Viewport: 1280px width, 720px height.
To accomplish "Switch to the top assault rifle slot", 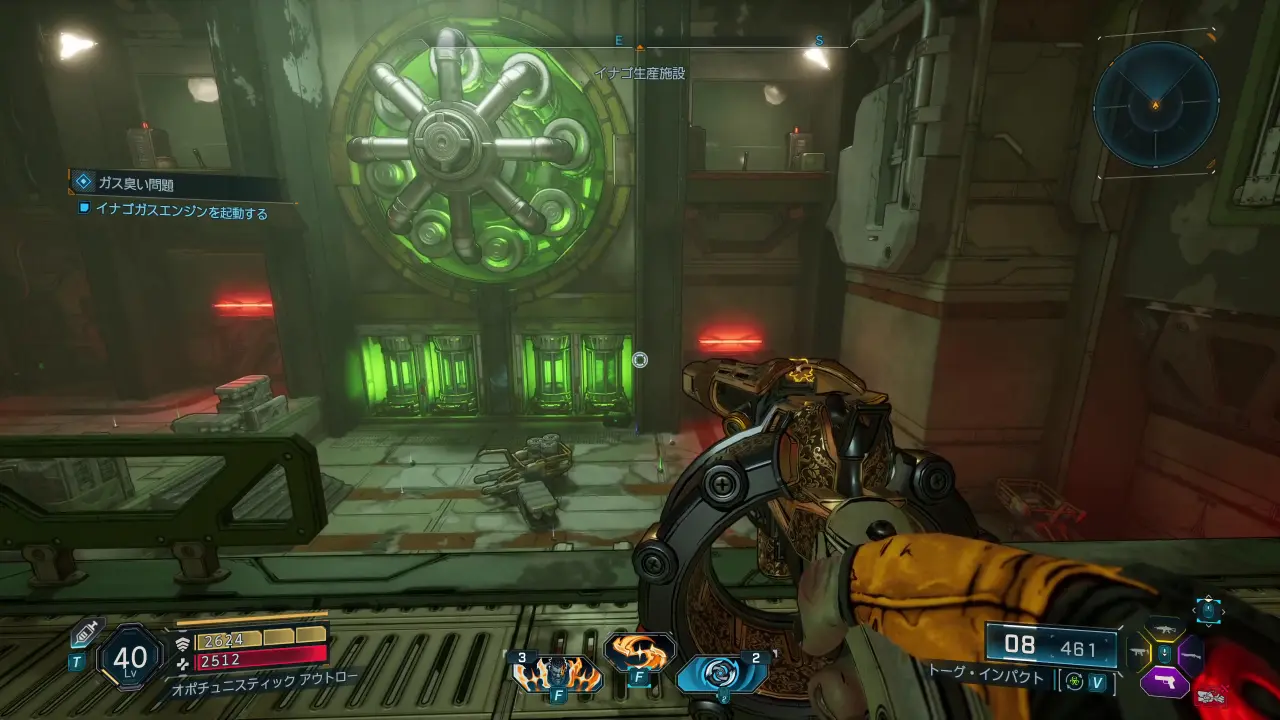I will (1164, 629).
